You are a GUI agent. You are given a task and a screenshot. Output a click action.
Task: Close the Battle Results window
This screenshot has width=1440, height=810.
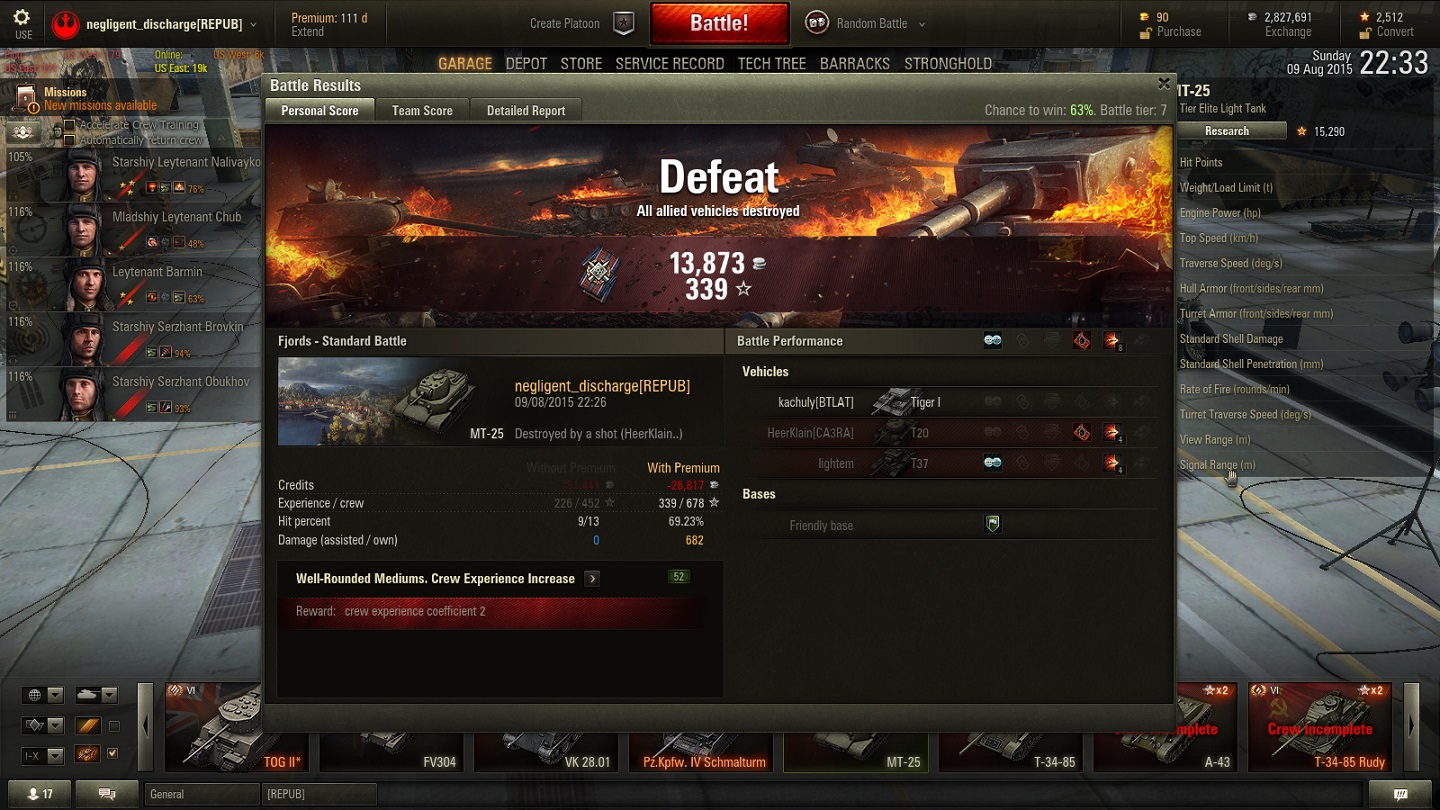point(1163,84)
